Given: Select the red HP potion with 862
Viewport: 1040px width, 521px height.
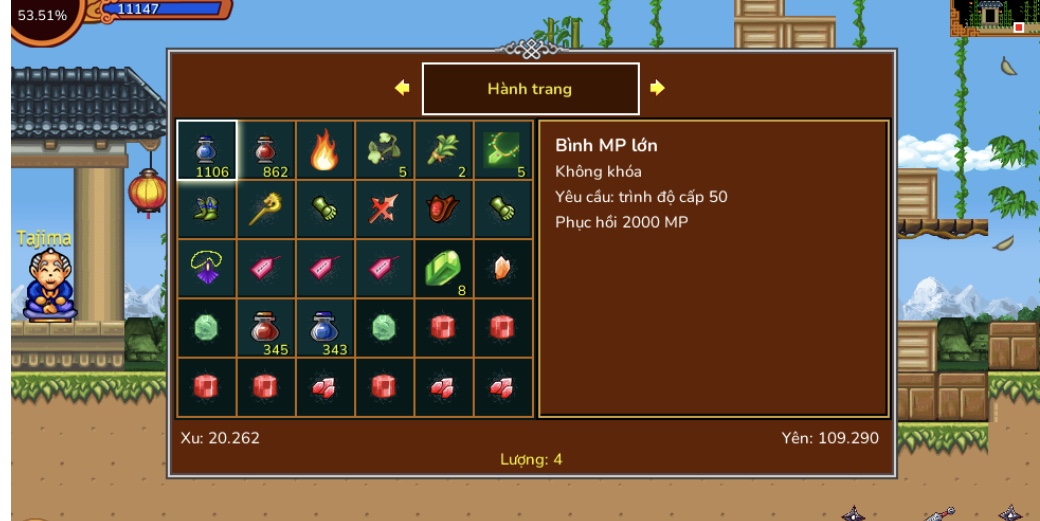Looking at the screenshot, I should click(266, 151).
